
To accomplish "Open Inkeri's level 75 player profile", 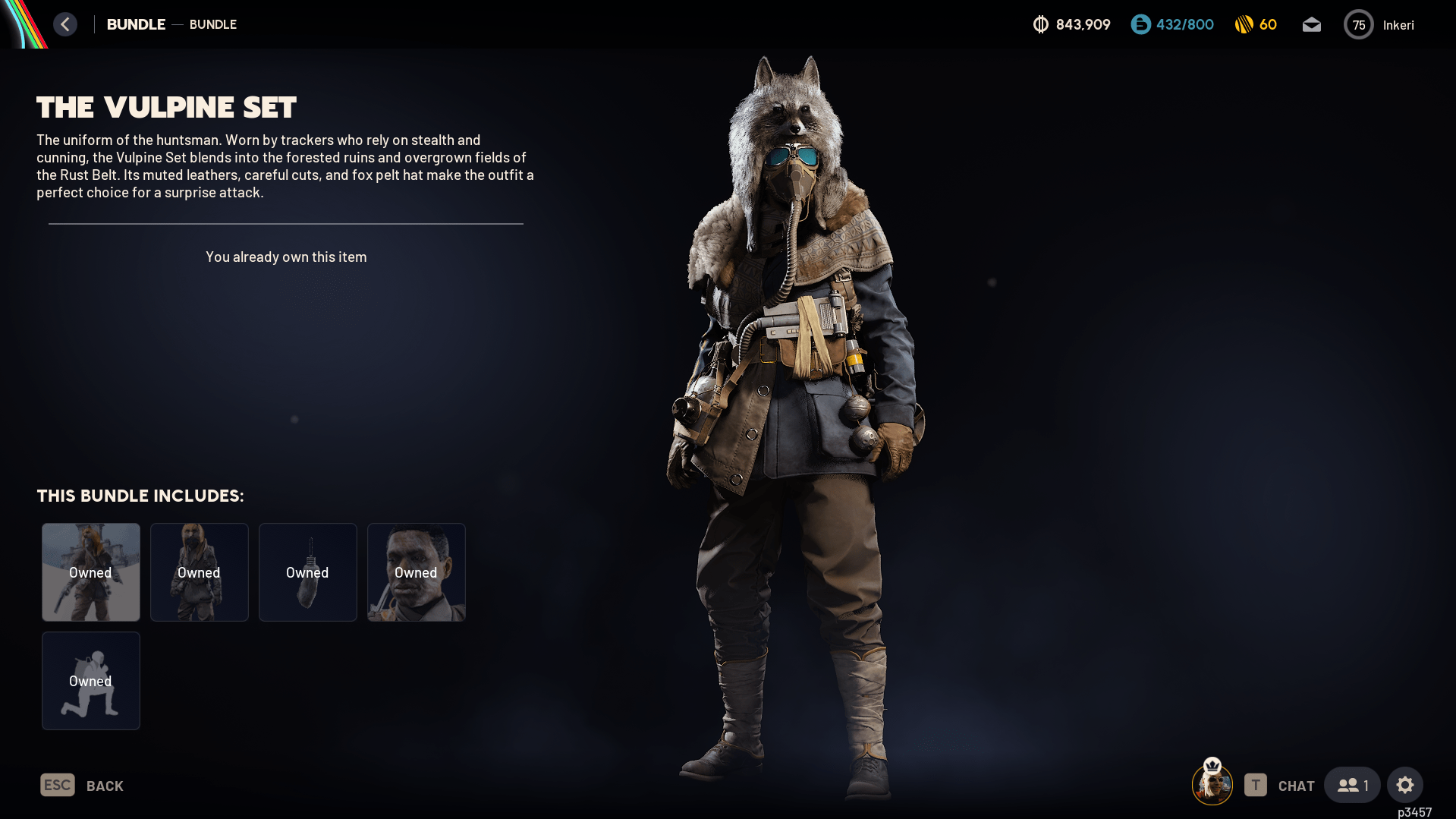I will pyautogui.click(x=1379, y=25).
